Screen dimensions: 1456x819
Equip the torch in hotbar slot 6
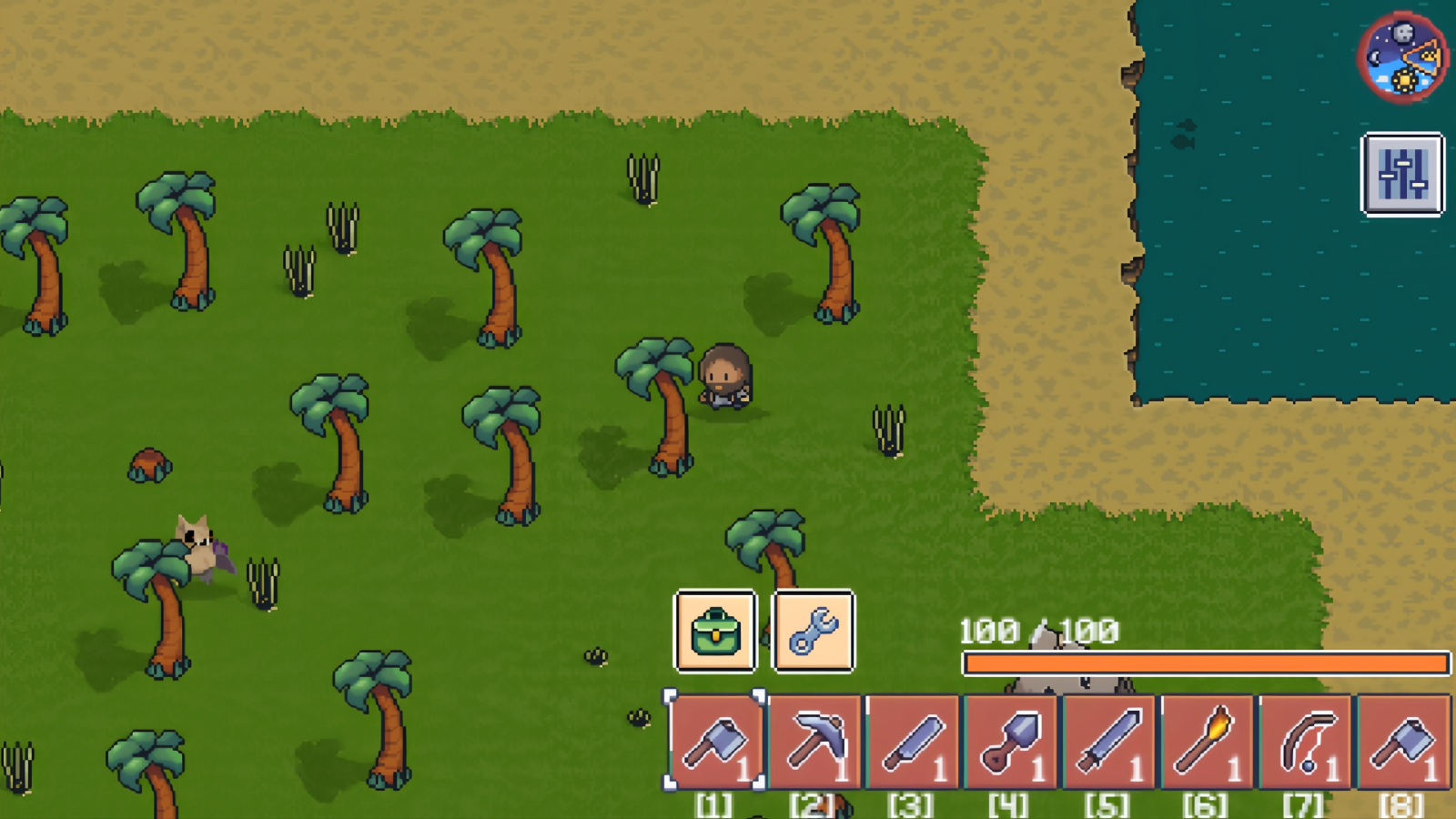pyautogui.click(x=1208, y=739)
